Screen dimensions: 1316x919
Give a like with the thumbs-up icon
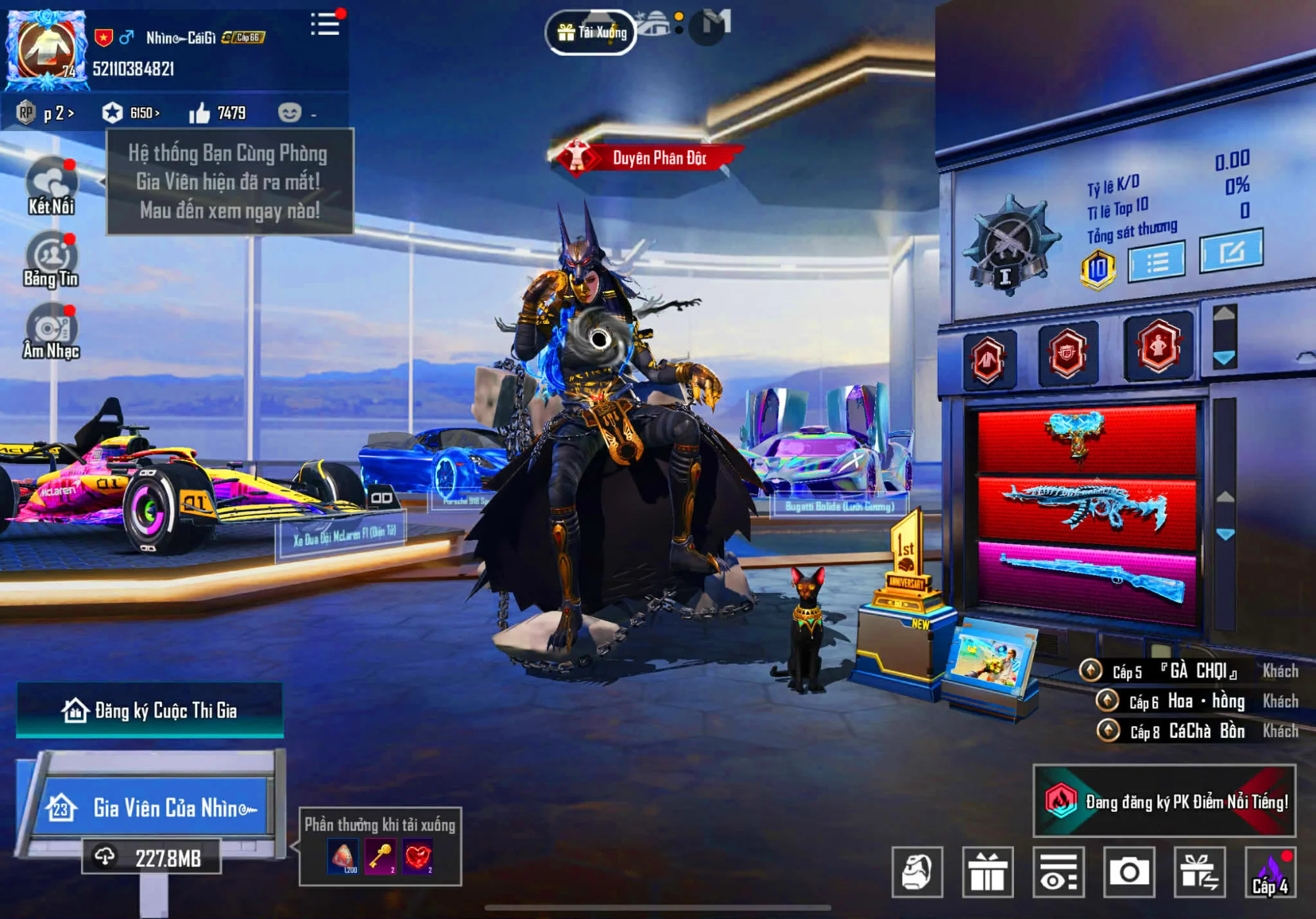click(199, 113)
